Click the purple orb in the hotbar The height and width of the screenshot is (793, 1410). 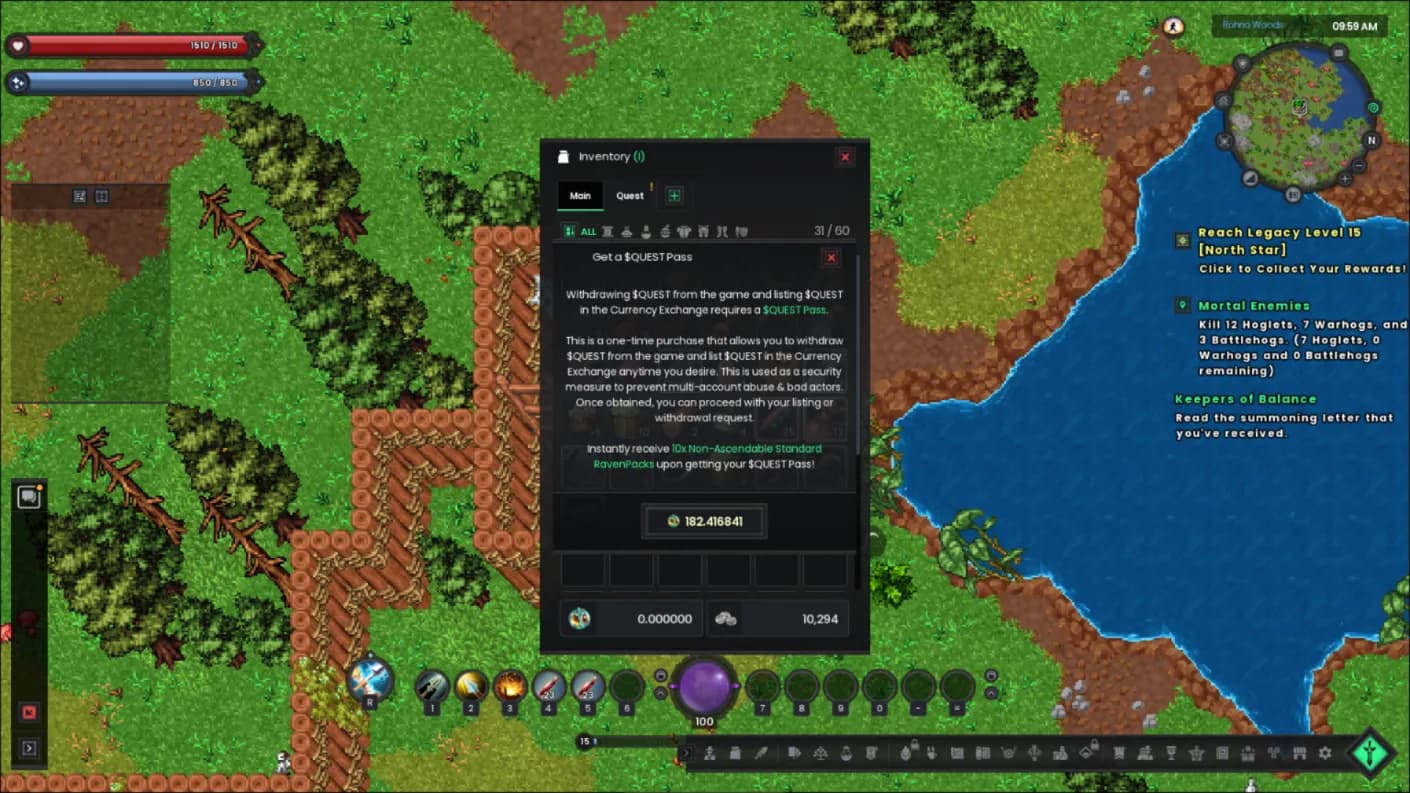704,688
